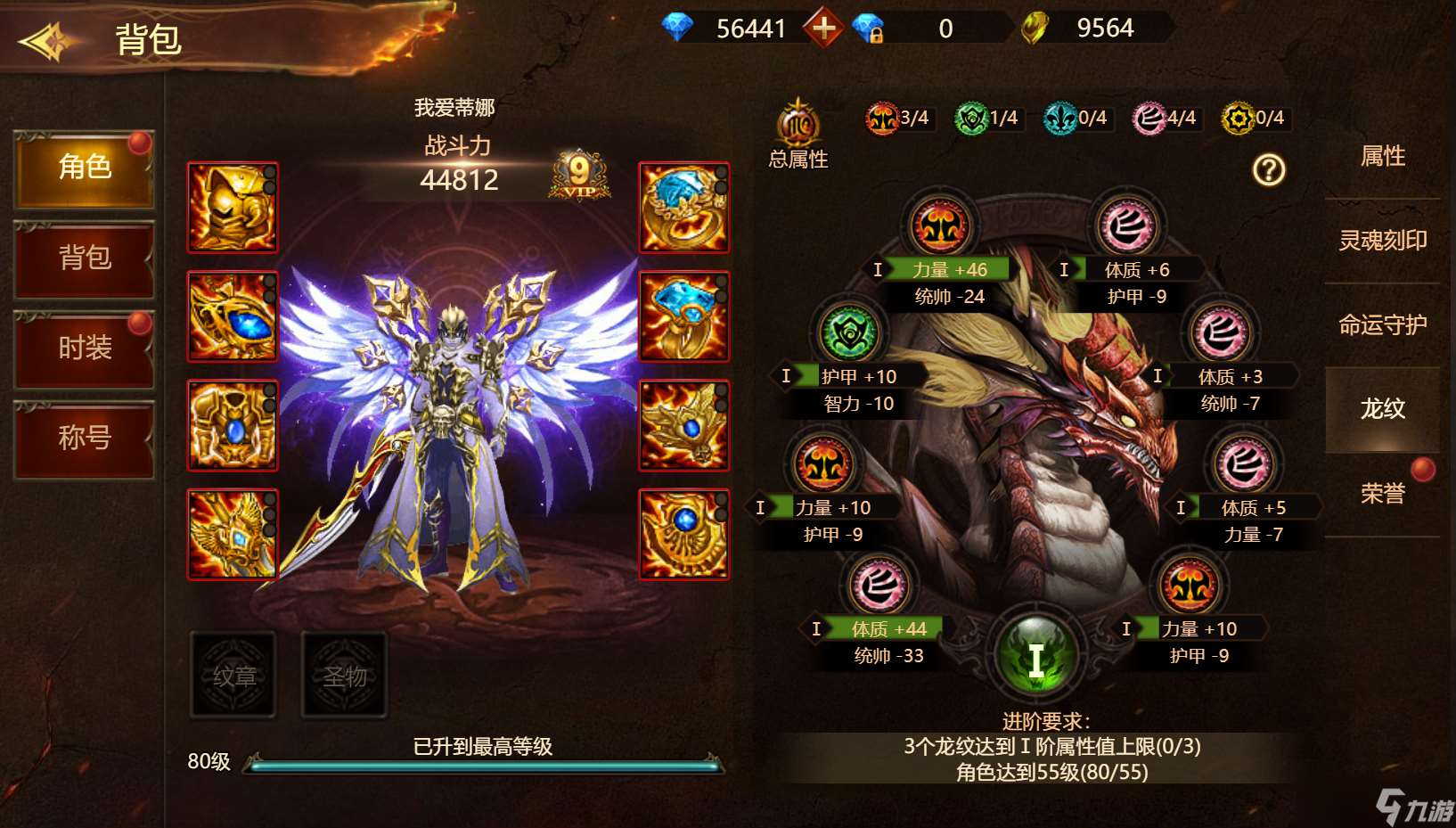Click the plus button to buy diamonds
Viewport: 1456px width, 828px height.
[x=824, y=27]
